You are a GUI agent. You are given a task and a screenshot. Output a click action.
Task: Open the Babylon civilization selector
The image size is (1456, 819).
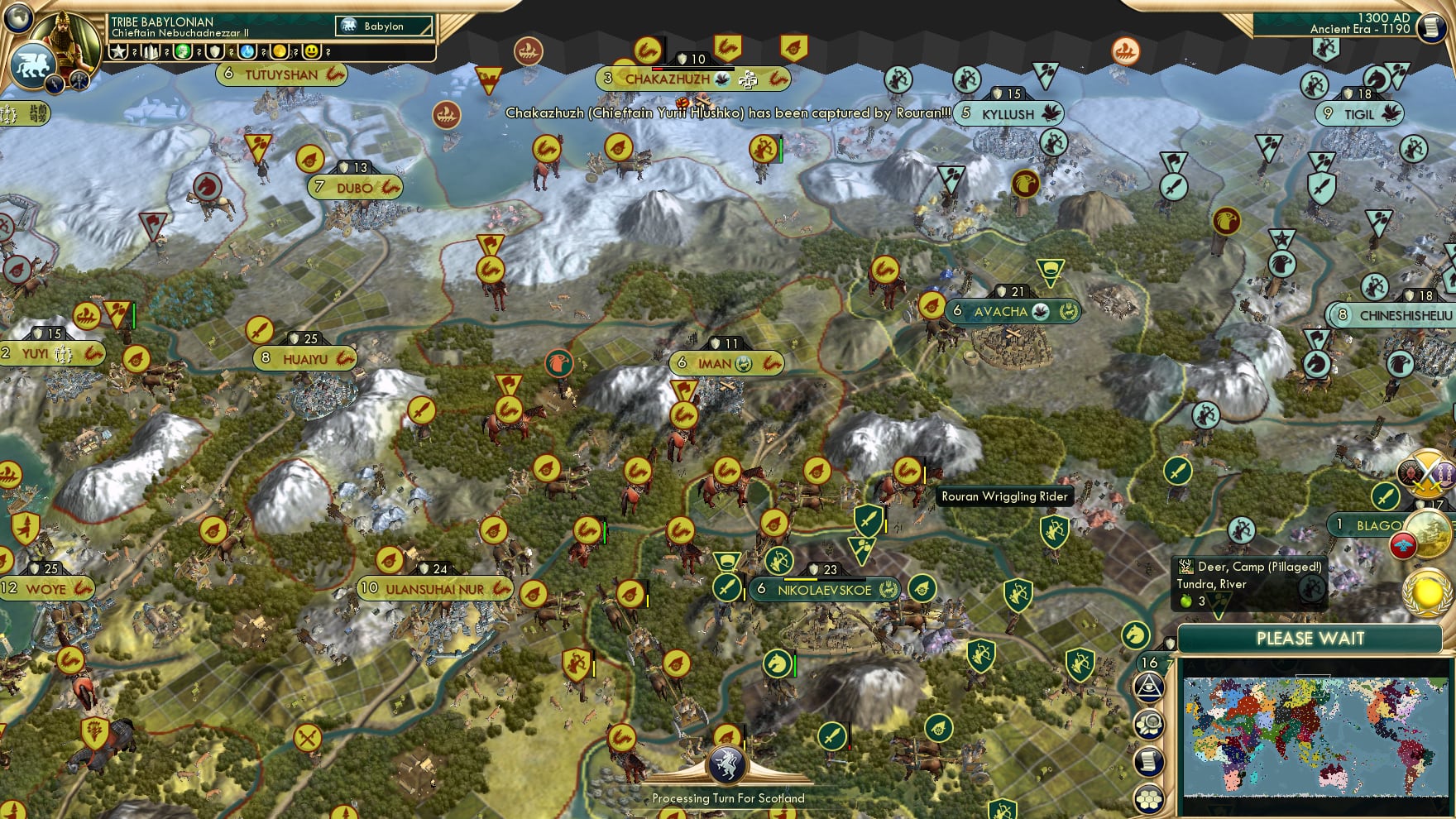(383, 26)
